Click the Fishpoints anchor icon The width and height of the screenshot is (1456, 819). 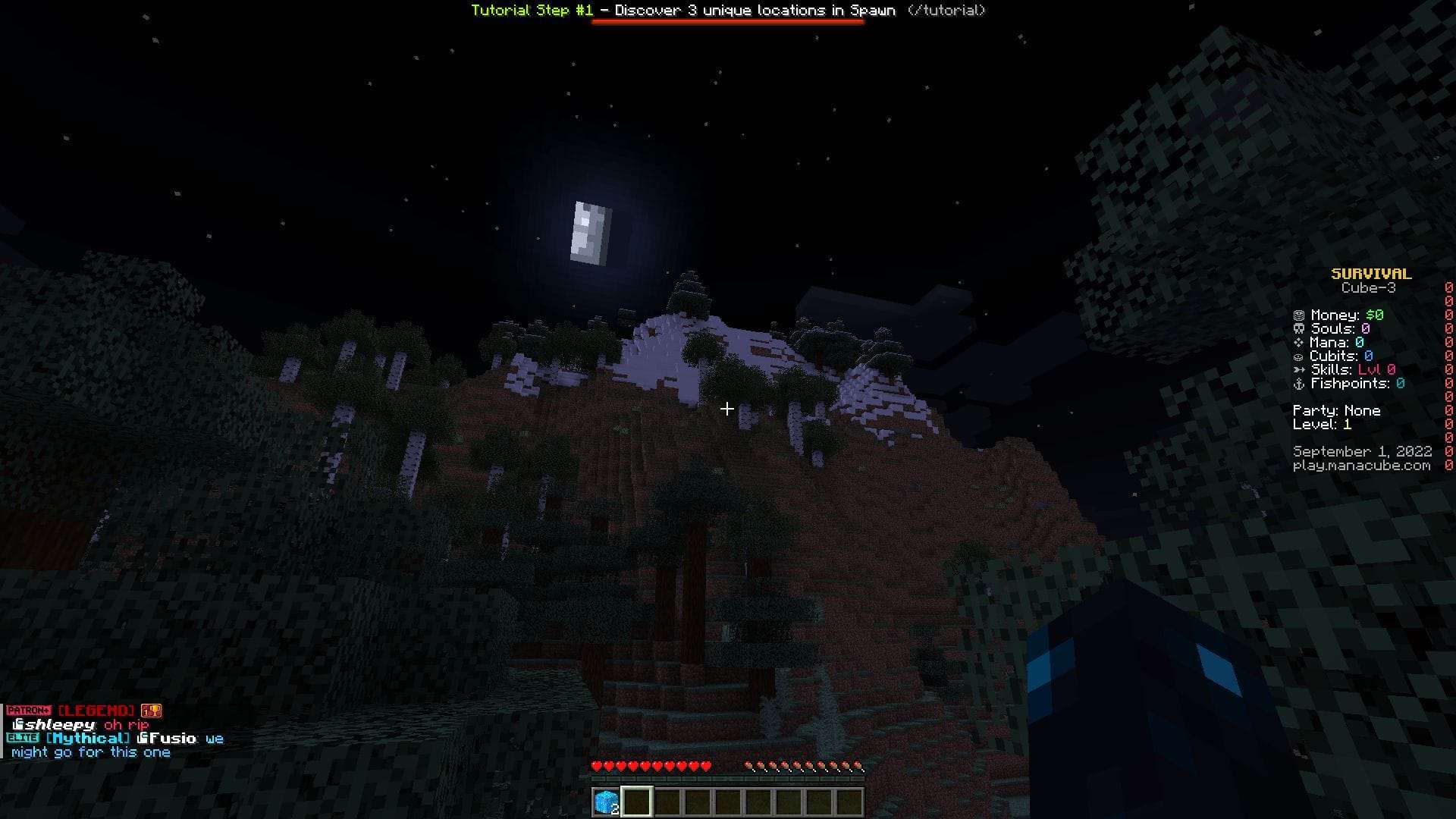pos(1298,384)
